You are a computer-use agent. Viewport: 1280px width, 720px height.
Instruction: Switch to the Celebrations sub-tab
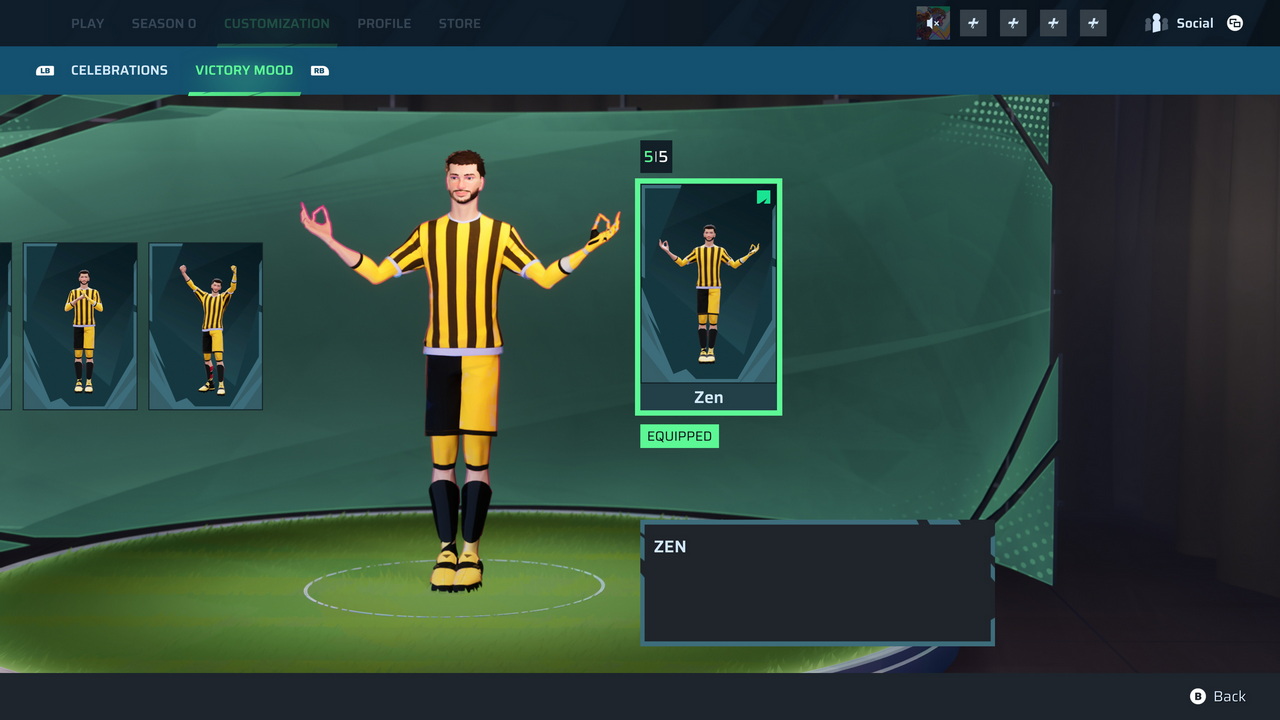coord(119,70)
